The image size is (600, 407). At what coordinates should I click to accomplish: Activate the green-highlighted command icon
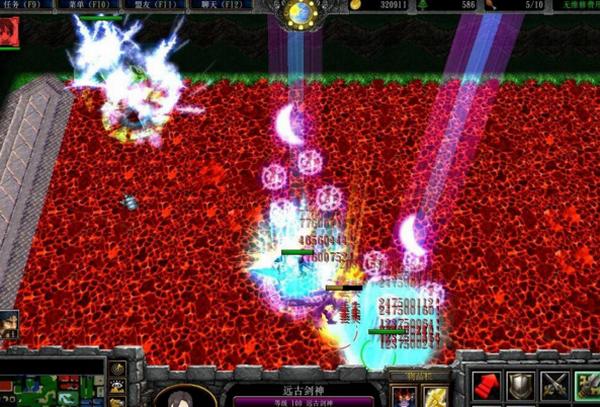587,387
